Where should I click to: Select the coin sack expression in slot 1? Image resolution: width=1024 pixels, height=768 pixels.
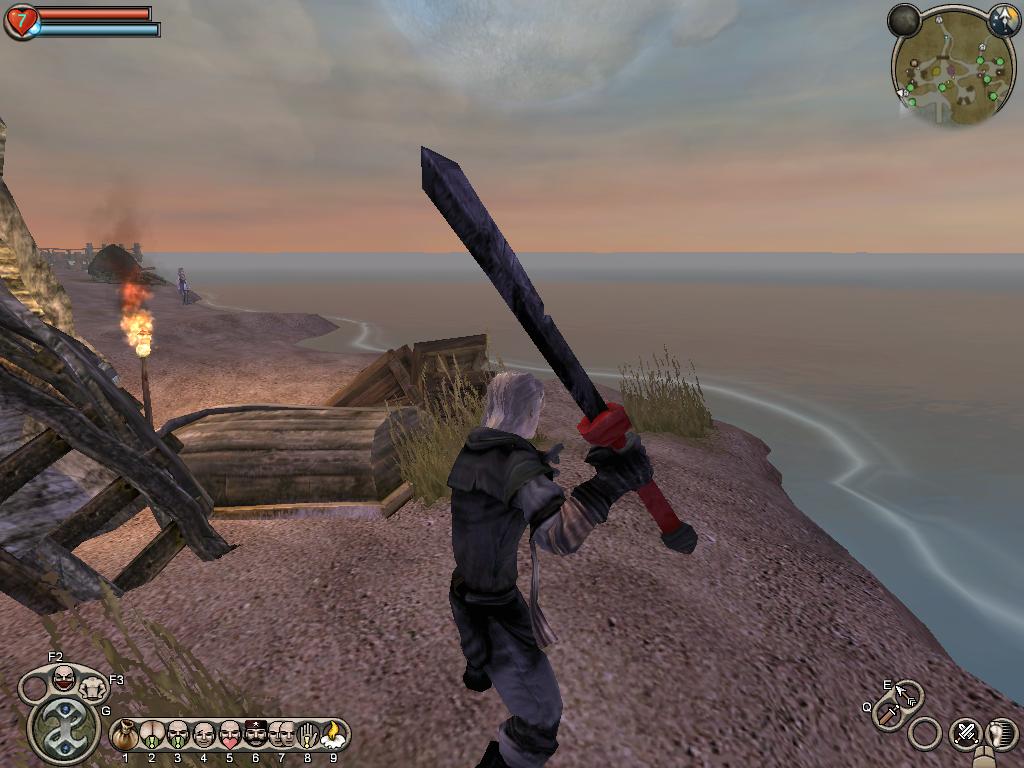tap(125, 736)
